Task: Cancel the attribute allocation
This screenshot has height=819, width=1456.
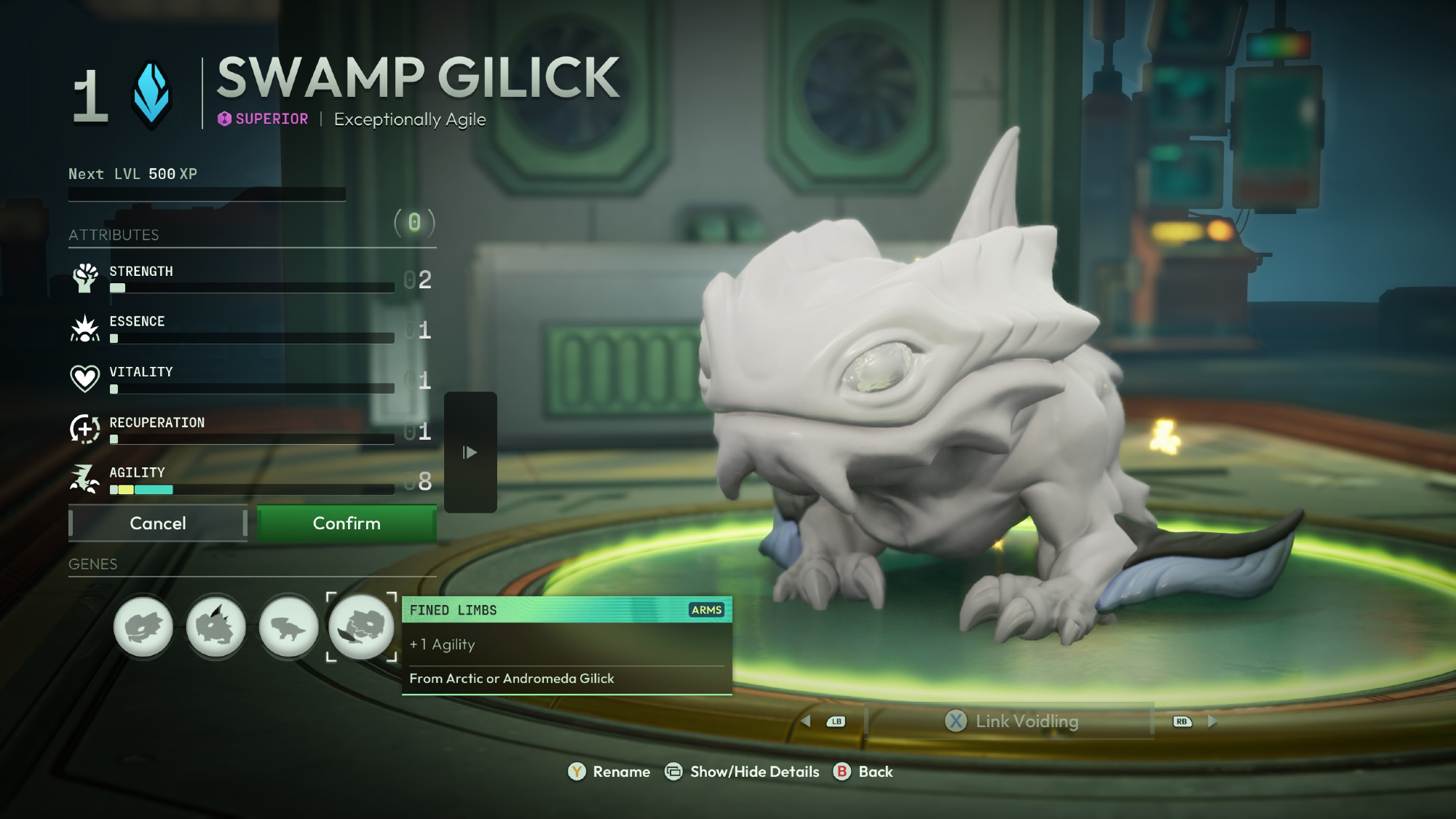Action: [158, 523]
